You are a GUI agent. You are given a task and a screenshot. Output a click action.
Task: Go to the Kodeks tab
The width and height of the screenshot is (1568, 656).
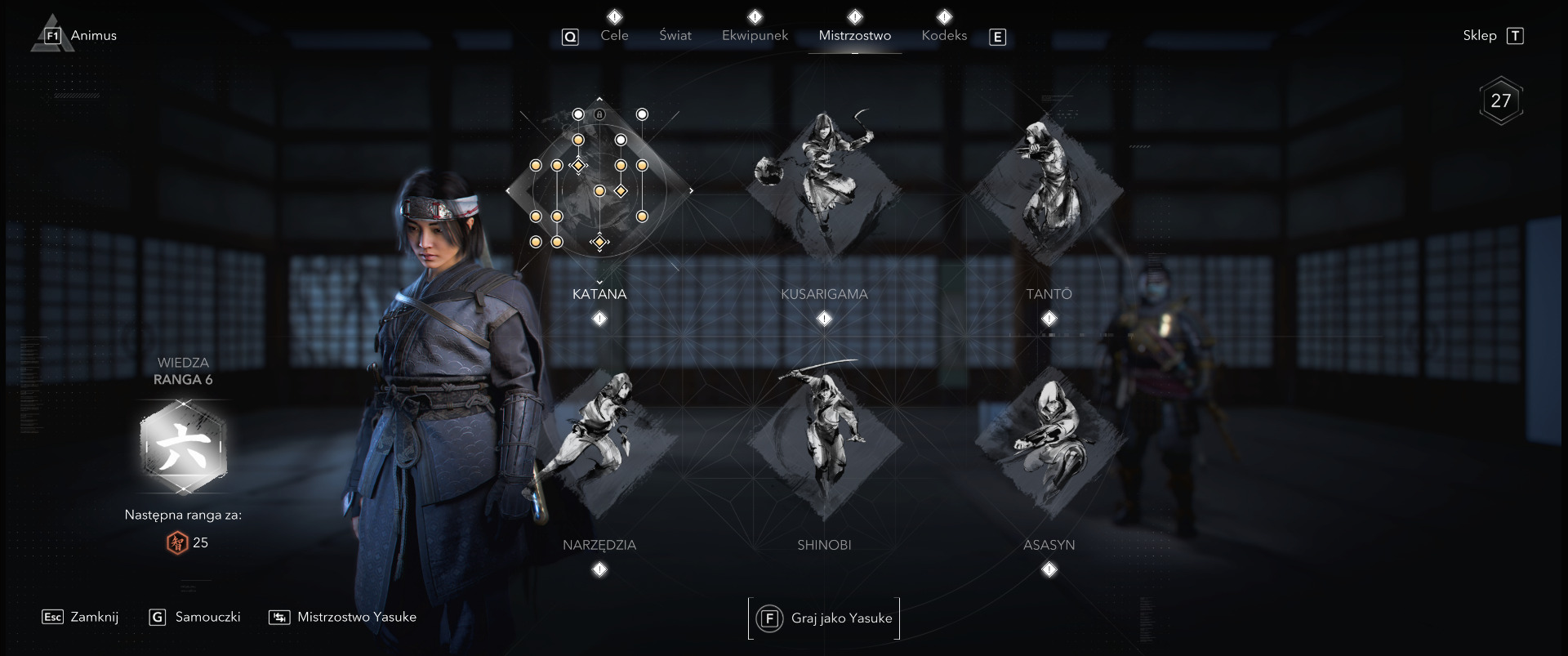[944, 35]
